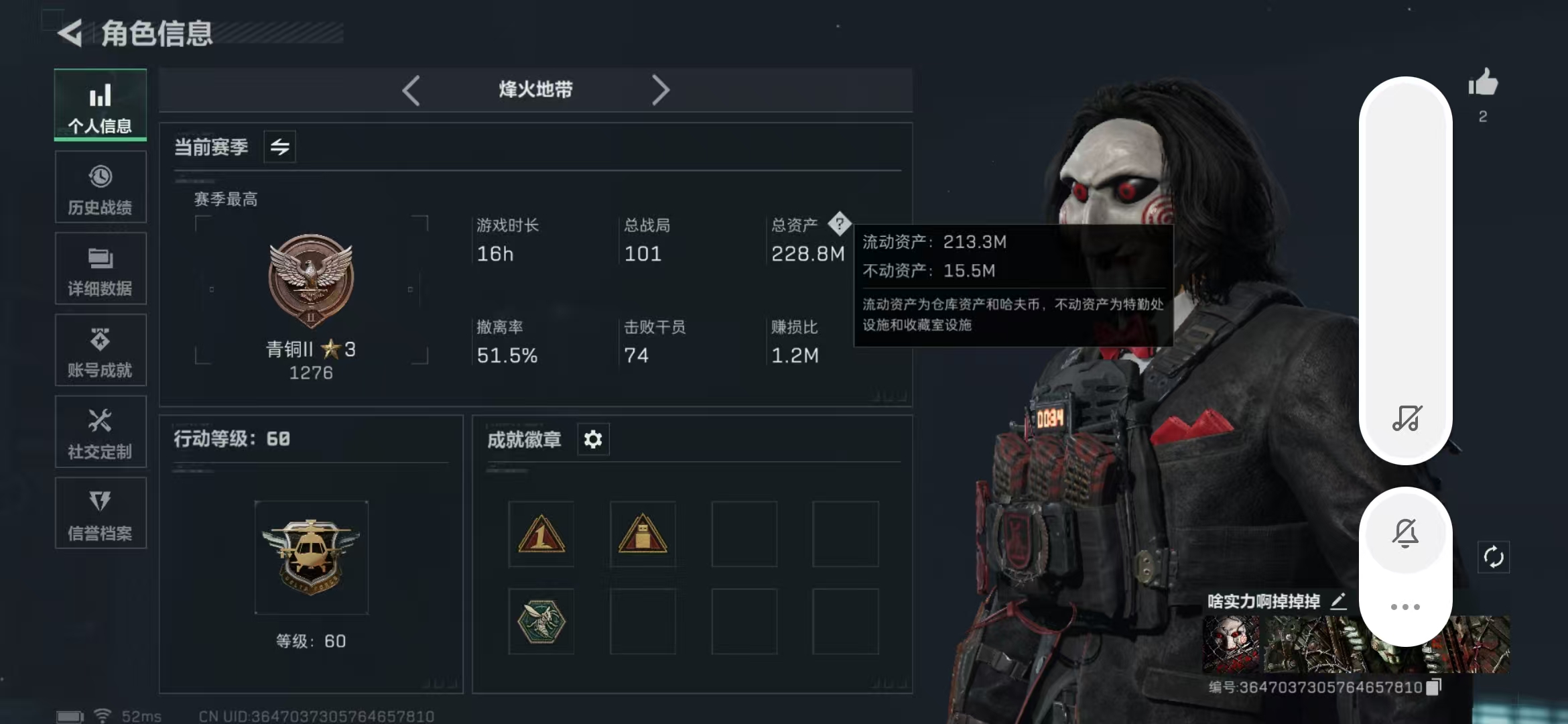View the 信誉档案 tab
The width and height of the screenshot is (1568, 724).
pos(101,514)
